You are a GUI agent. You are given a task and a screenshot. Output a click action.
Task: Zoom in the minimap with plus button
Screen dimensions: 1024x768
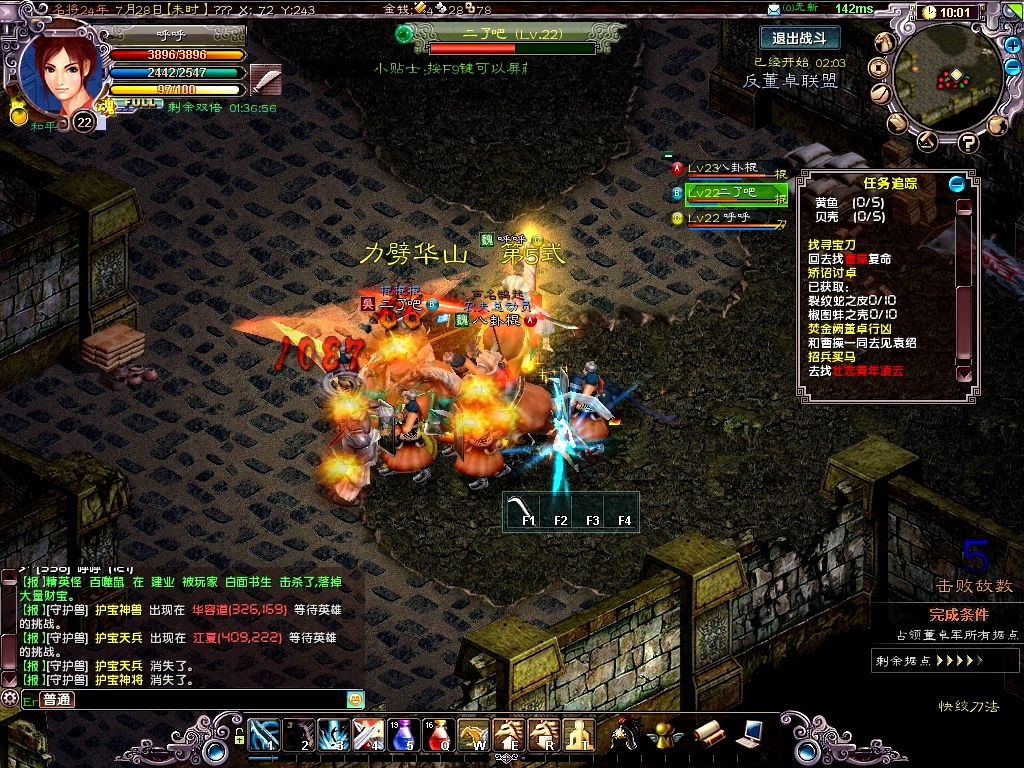tap(1013, 46)
